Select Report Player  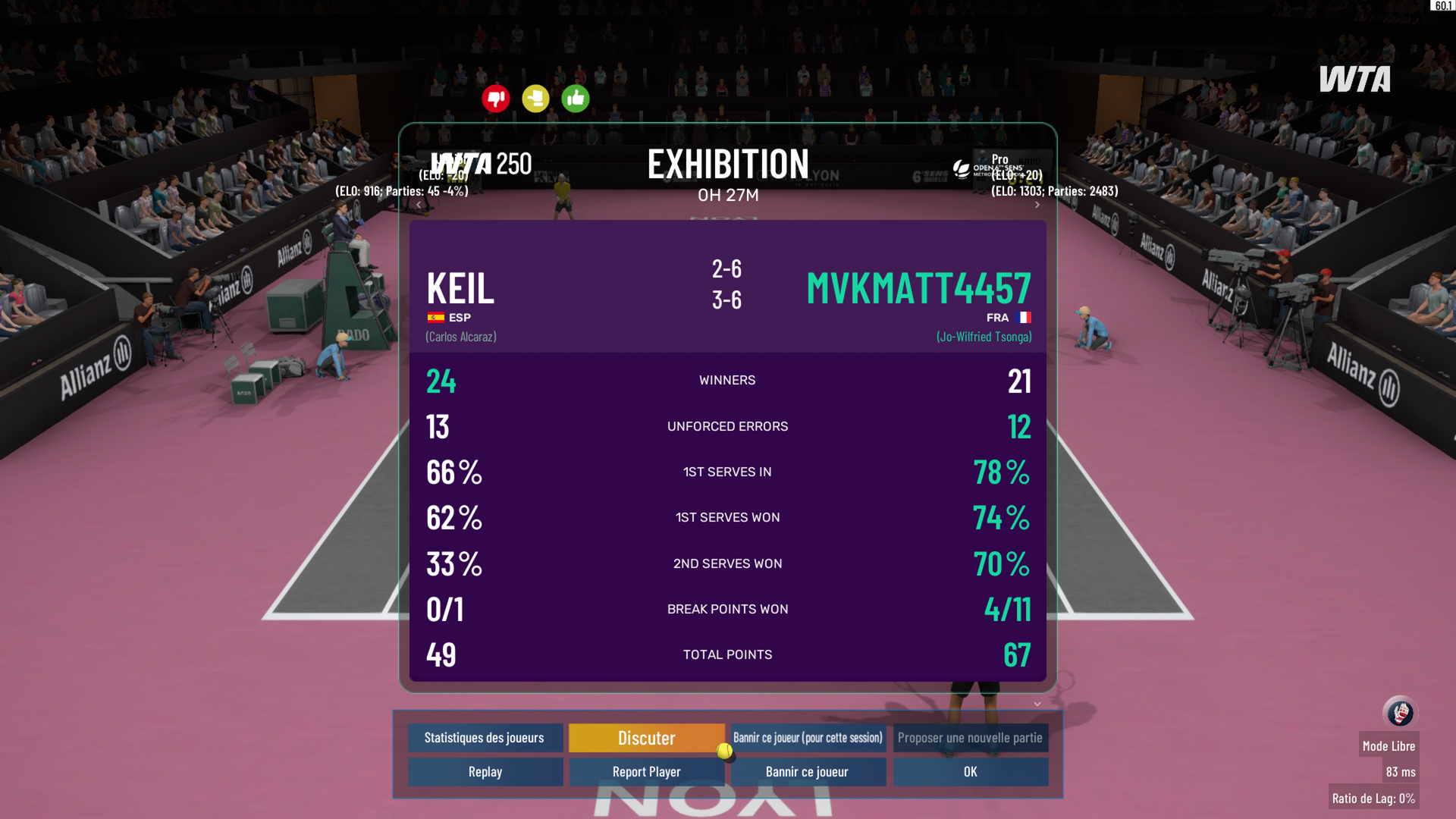click(646, 772)
